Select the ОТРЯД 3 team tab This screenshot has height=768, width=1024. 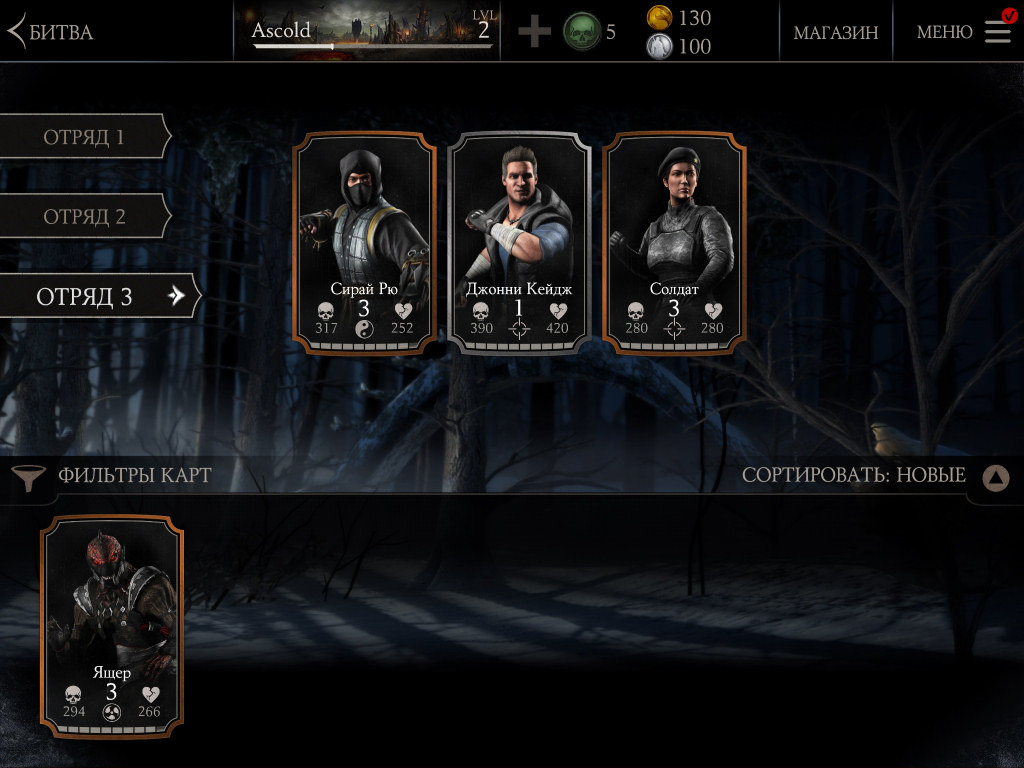click(98, 296)
